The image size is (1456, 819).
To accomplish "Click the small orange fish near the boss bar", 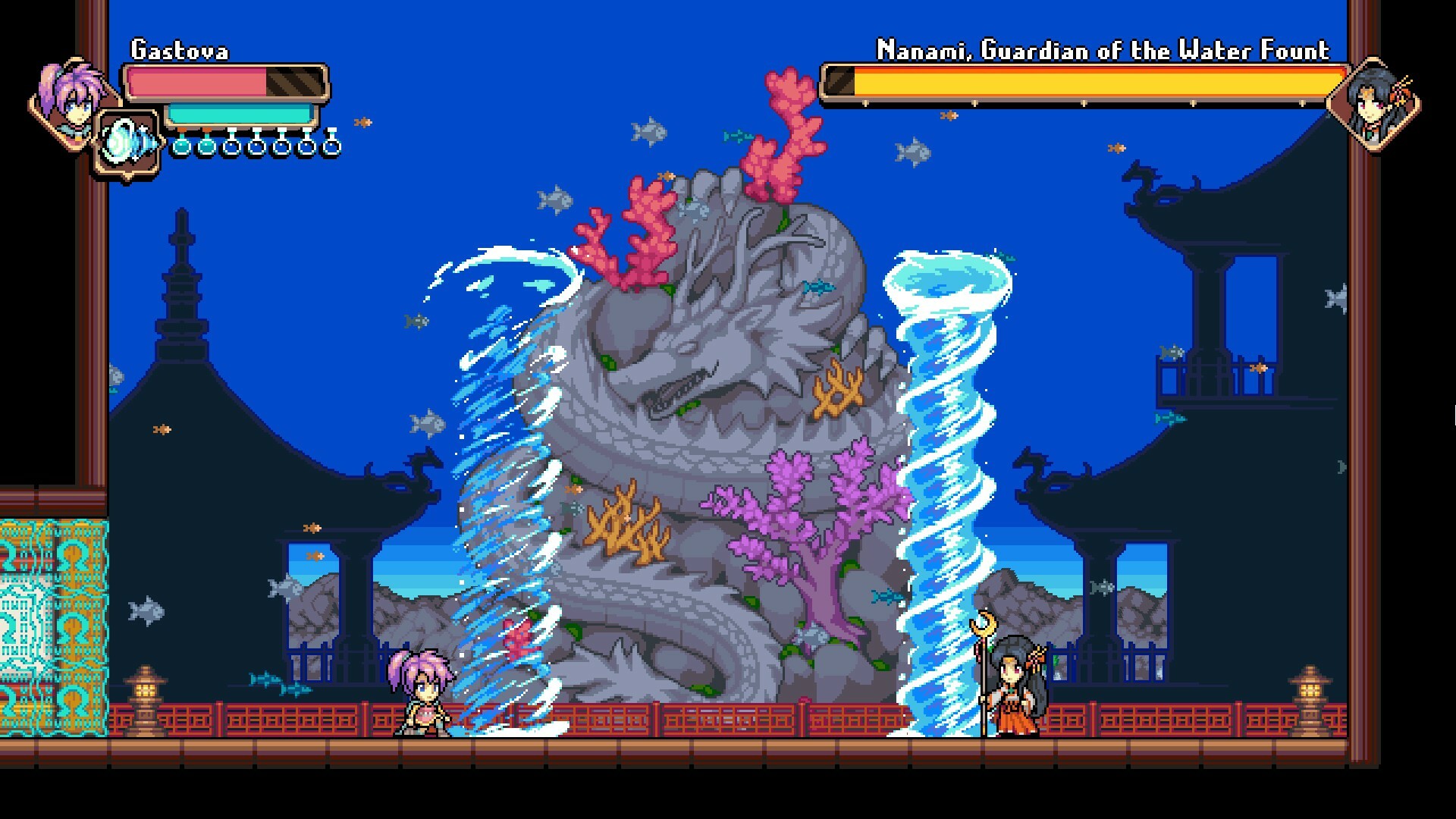I will (x=949, y=117).
